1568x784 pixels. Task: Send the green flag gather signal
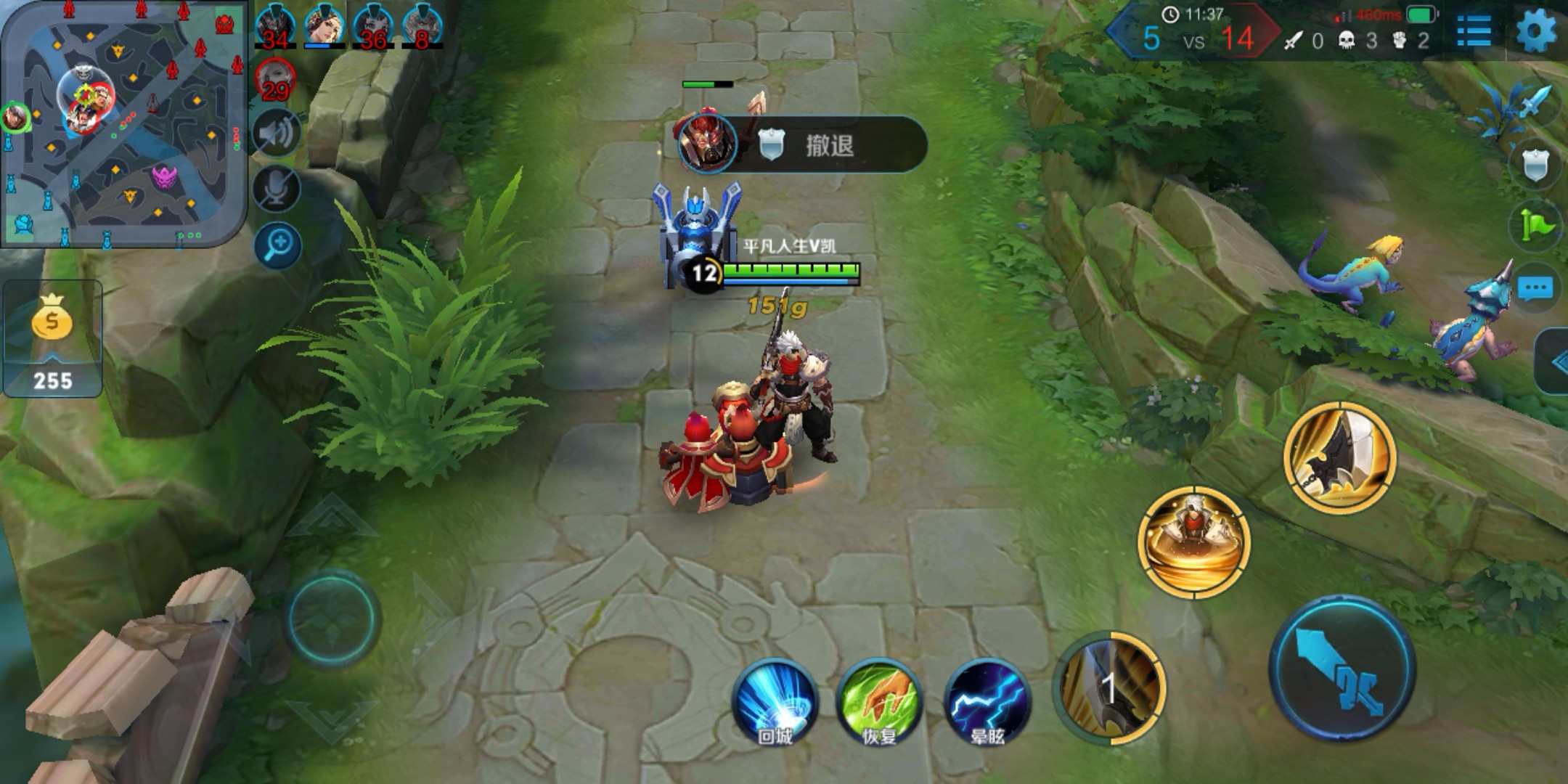click(1535, 226)
